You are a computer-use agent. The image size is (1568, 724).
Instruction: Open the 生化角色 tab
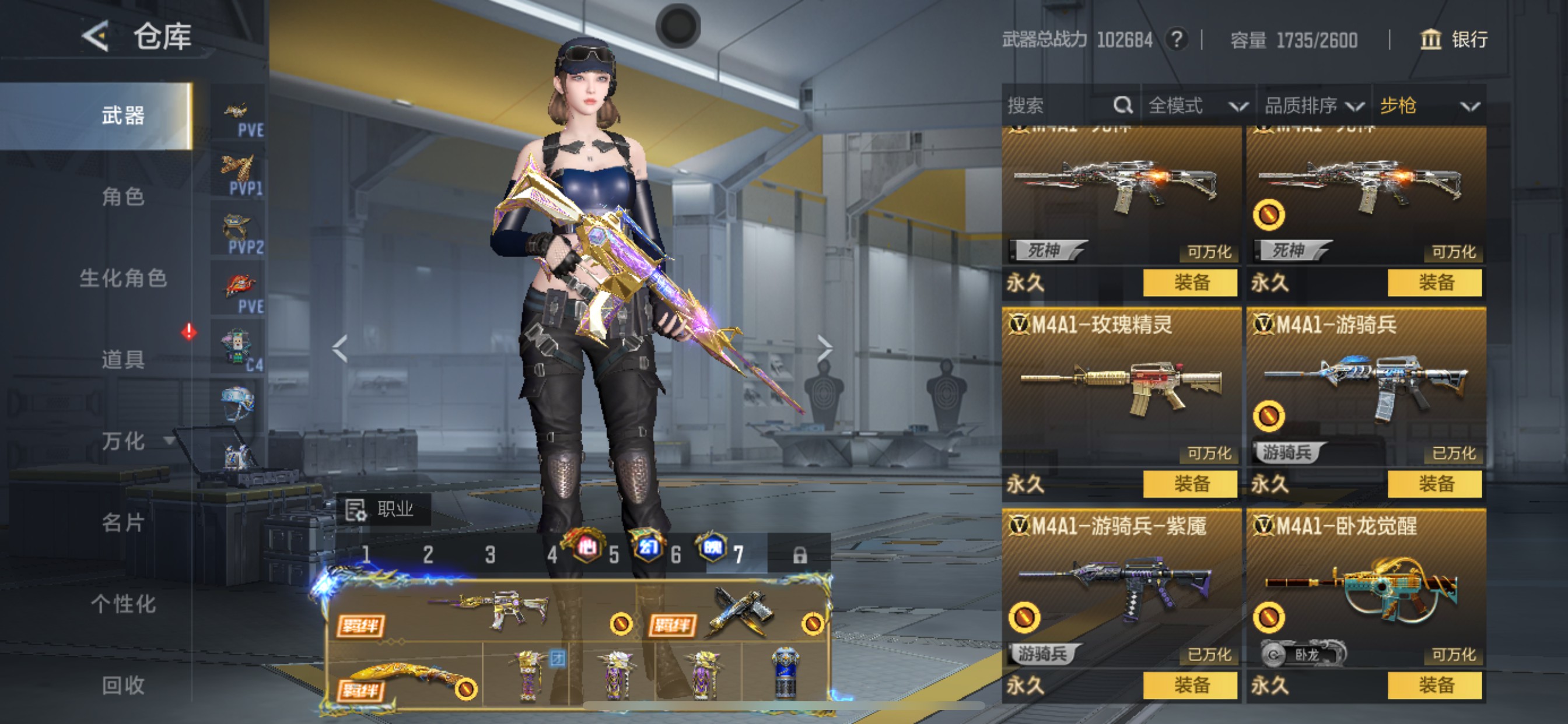click(x=123, y=278)
